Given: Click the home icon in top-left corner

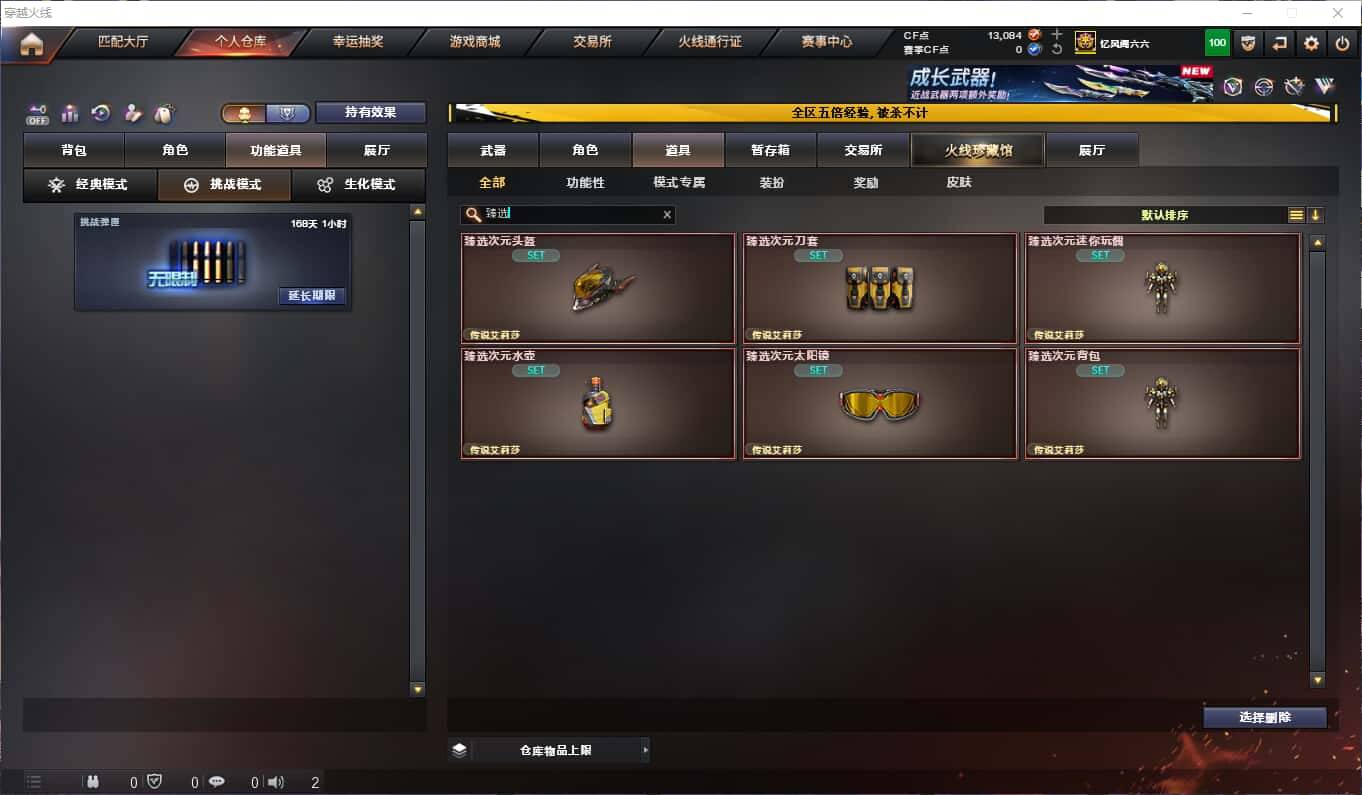Looking at the screenshot, I should [x=32, y=43].
